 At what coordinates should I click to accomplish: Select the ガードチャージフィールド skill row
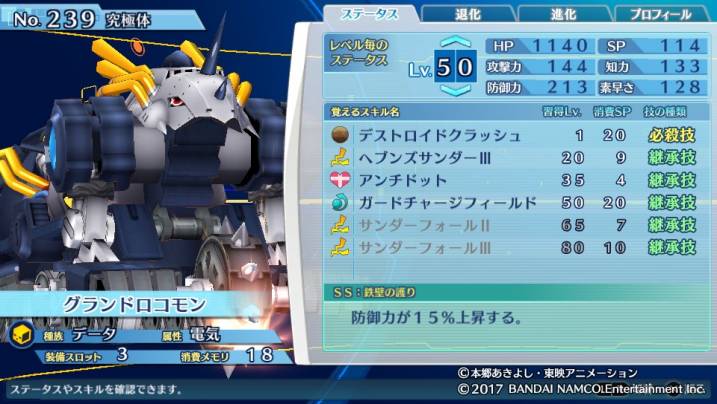point(514,203)
